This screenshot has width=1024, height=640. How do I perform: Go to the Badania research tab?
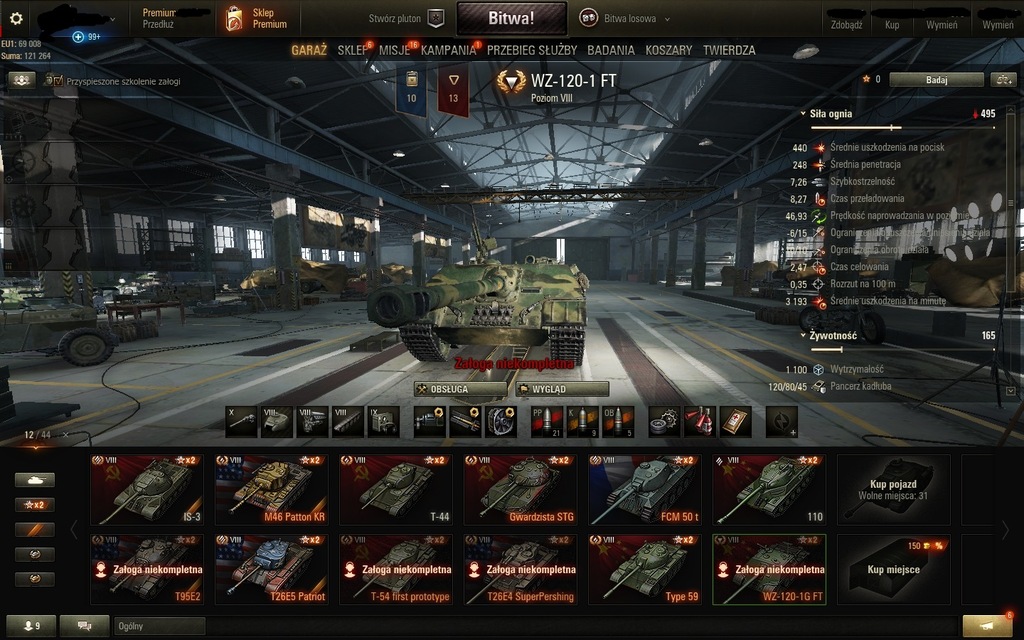pos(611,50)
